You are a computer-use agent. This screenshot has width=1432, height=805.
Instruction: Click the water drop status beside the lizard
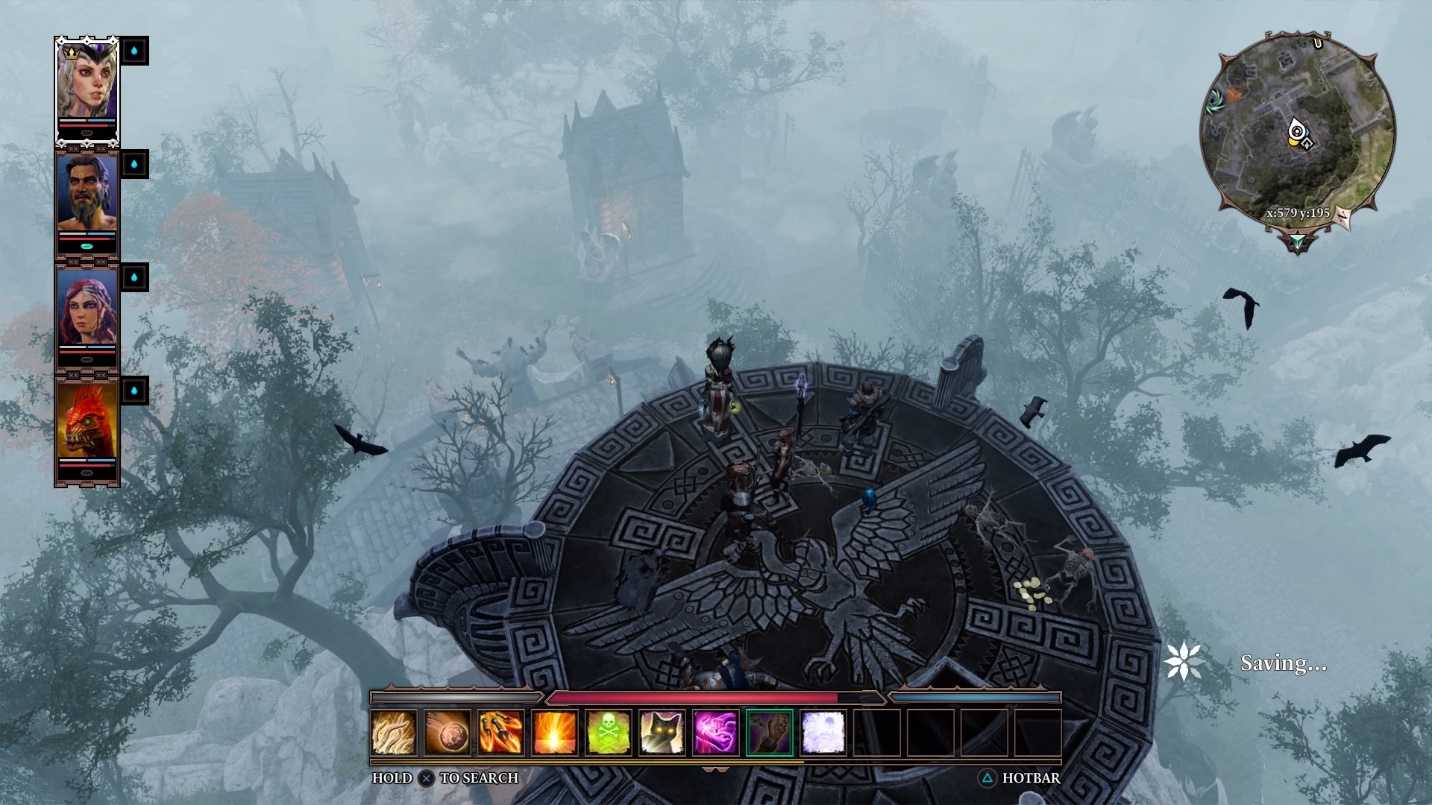pos(134,390)
